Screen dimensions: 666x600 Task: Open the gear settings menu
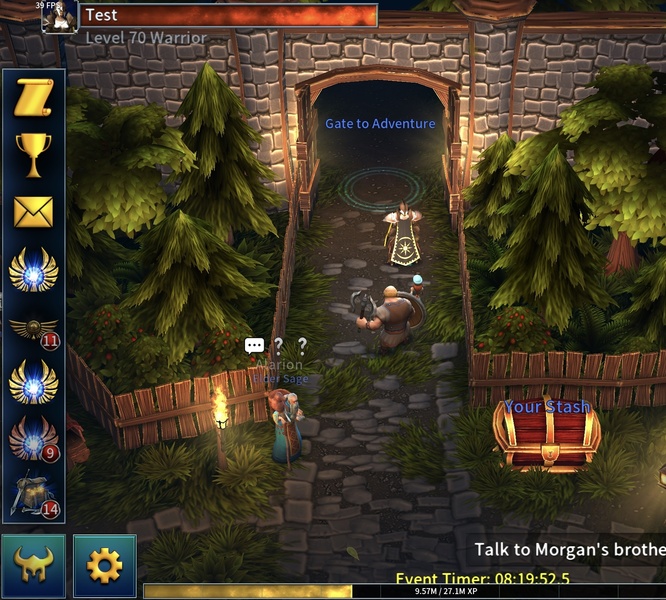[x=104, y=566]
